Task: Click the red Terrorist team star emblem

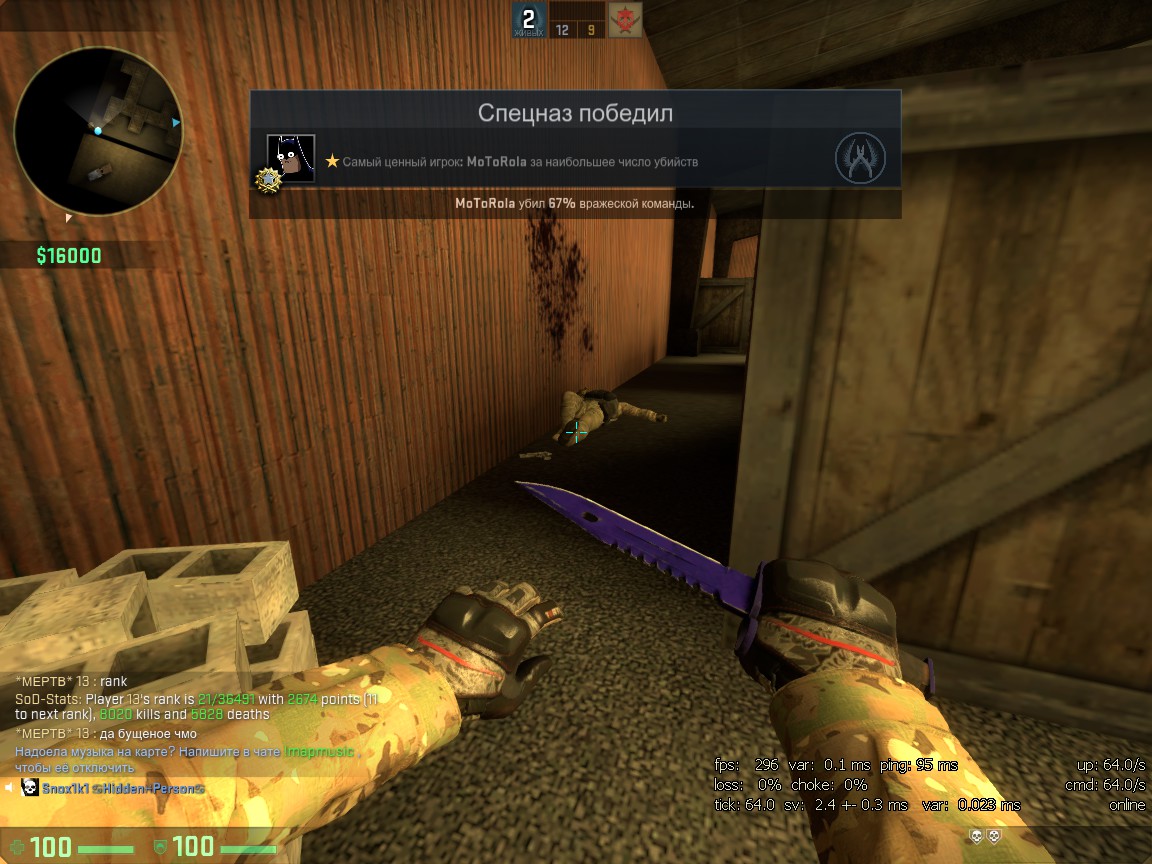Action: [x=625, y=19]
